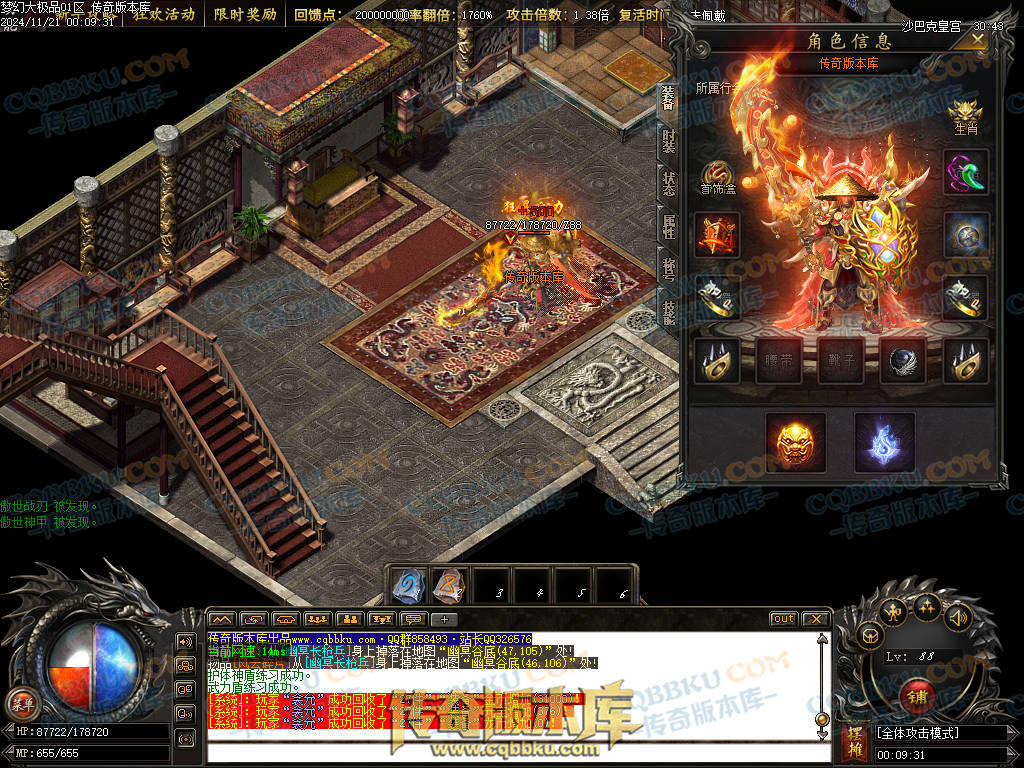
Task: Close the 角色信息 character panel
Action: click(973, 39)
